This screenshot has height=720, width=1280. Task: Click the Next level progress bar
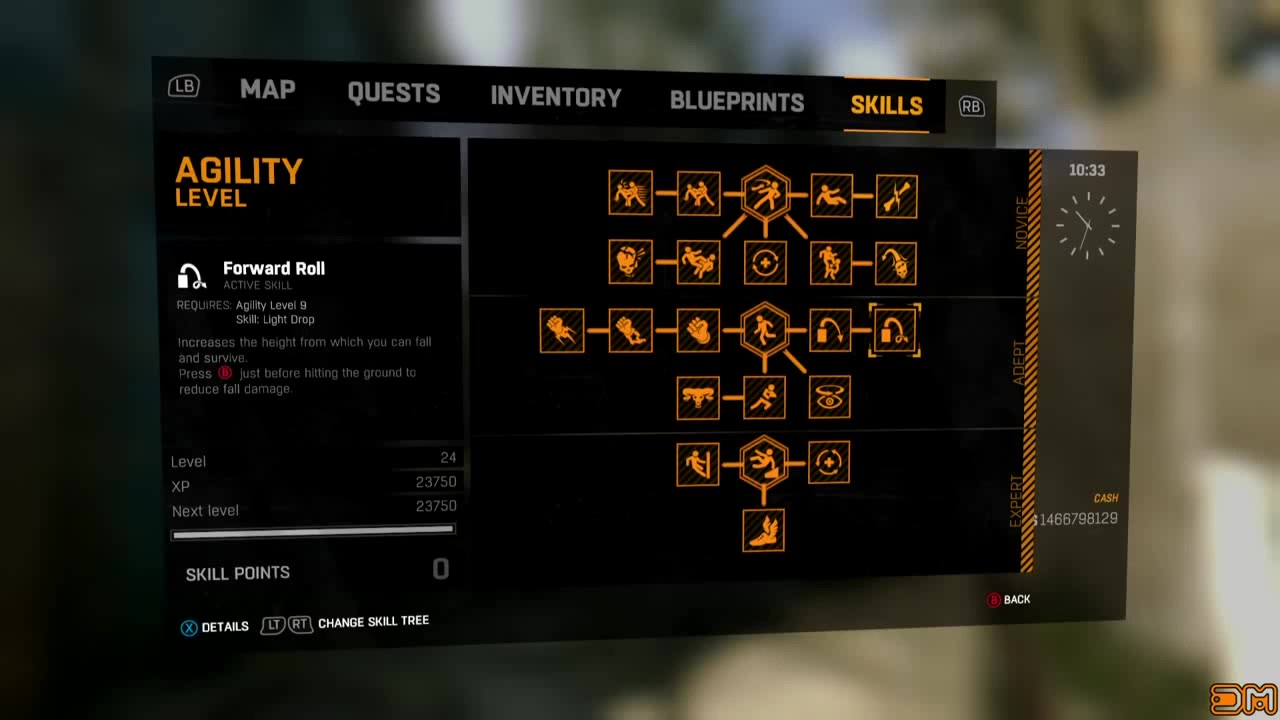(x=313, y=533)
